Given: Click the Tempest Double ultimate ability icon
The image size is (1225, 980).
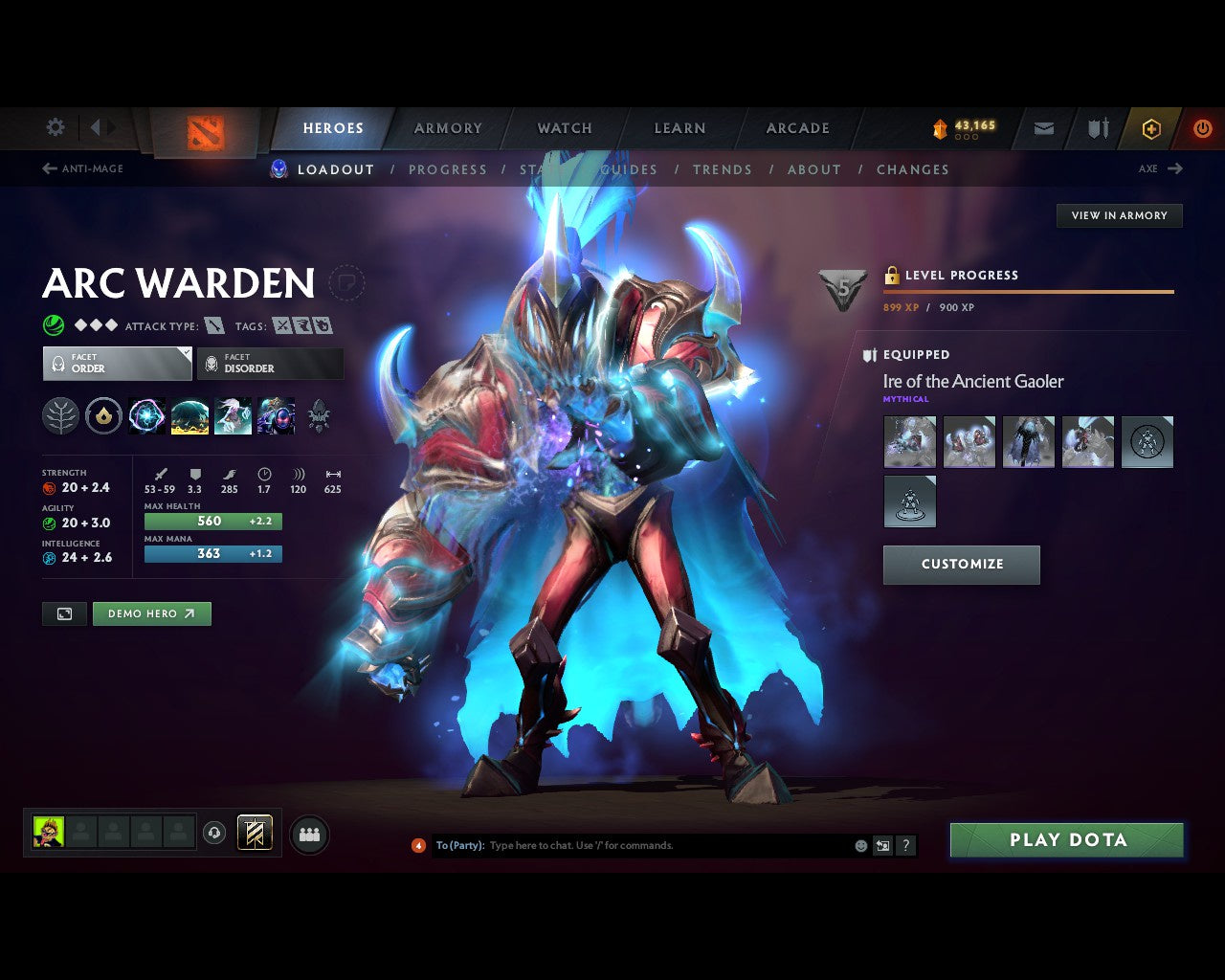Looking at the screenshot, I should point(277,416).
